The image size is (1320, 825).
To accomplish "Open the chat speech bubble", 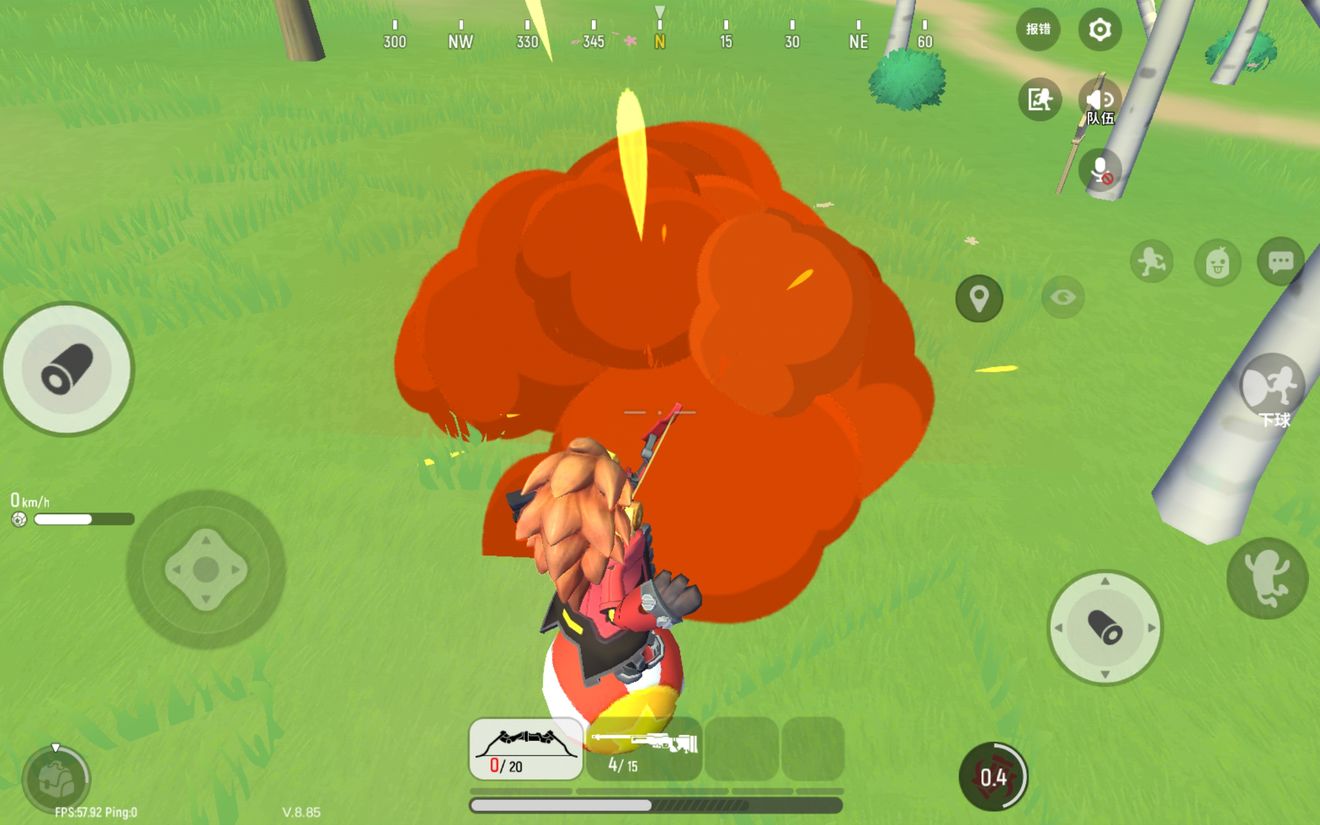I will [x=1280, y=262].
